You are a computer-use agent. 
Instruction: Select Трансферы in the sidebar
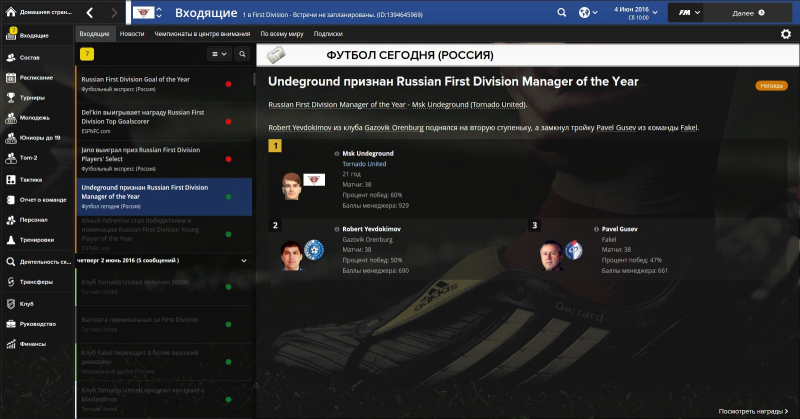point(38,282)
